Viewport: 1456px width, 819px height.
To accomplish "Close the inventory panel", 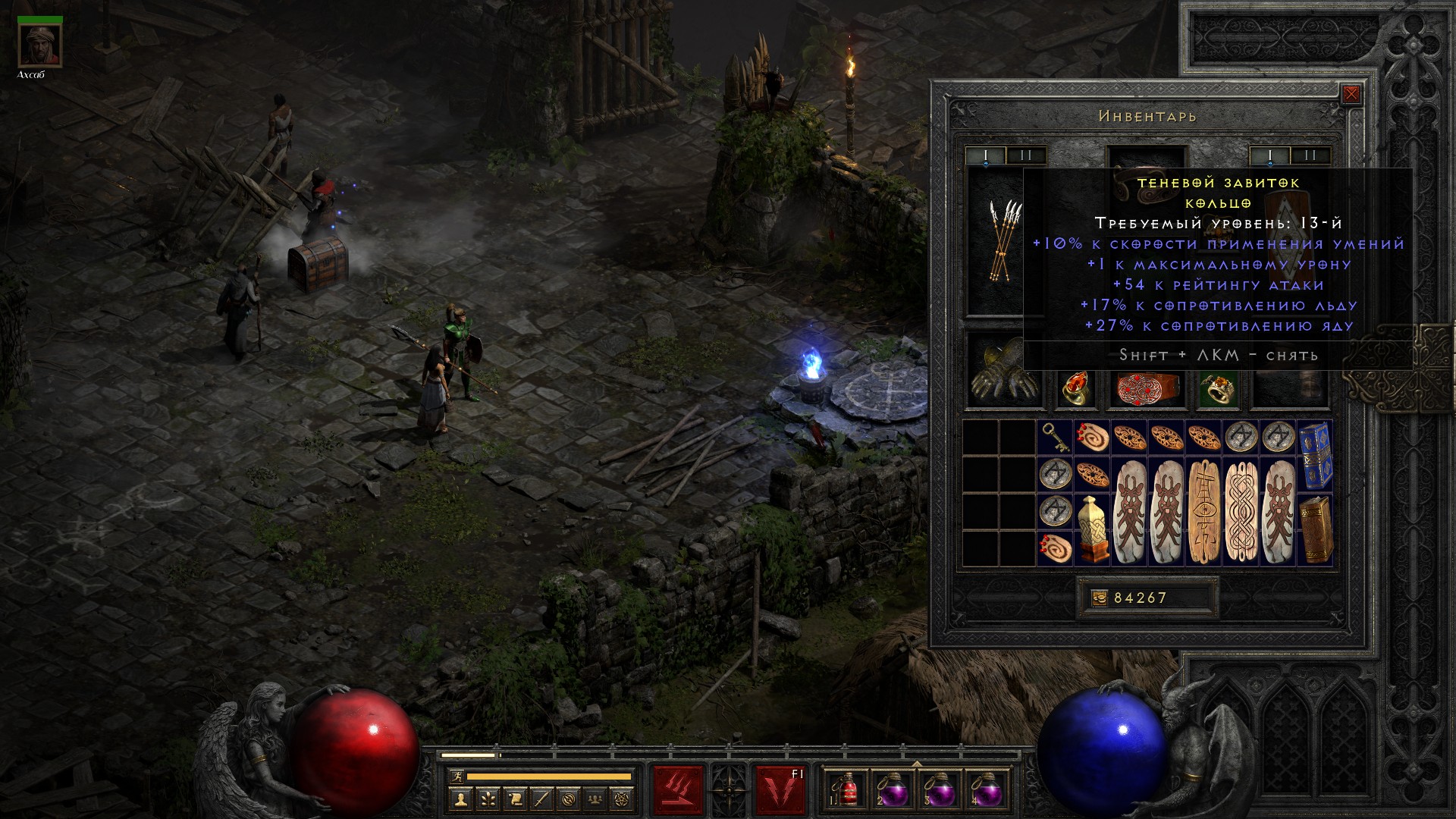I will [x=1351, y=94].
